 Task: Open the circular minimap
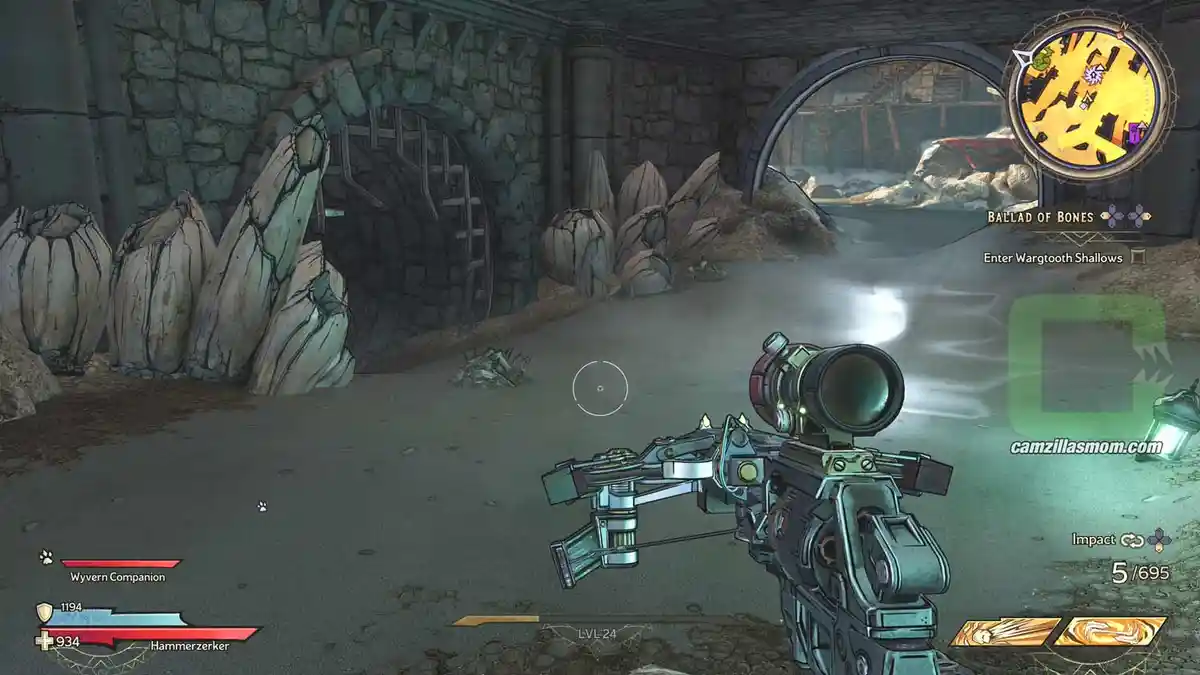(1088, 97)
